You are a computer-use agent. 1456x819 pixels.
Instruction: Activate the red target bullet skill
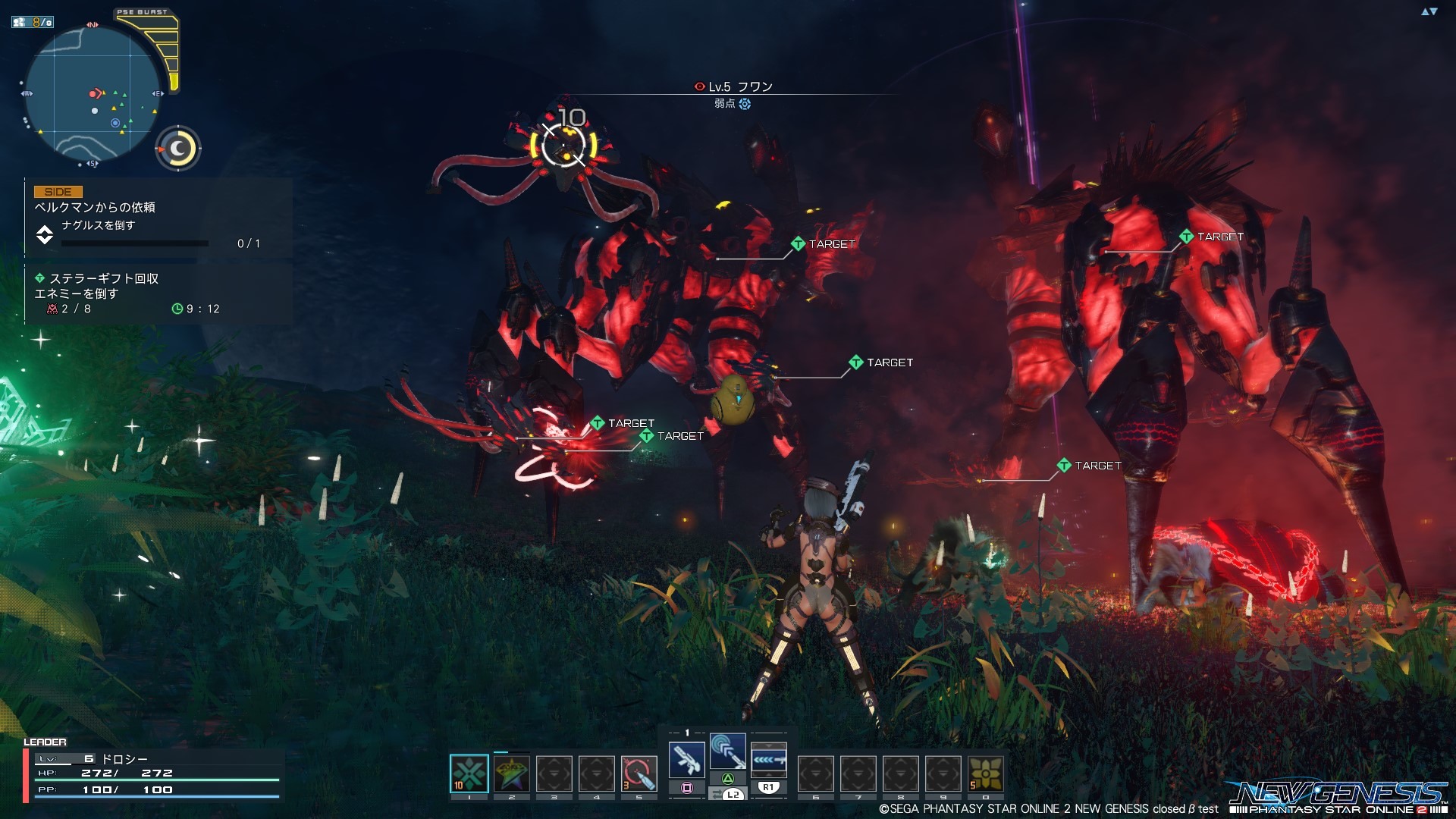[x=639, y=773]
